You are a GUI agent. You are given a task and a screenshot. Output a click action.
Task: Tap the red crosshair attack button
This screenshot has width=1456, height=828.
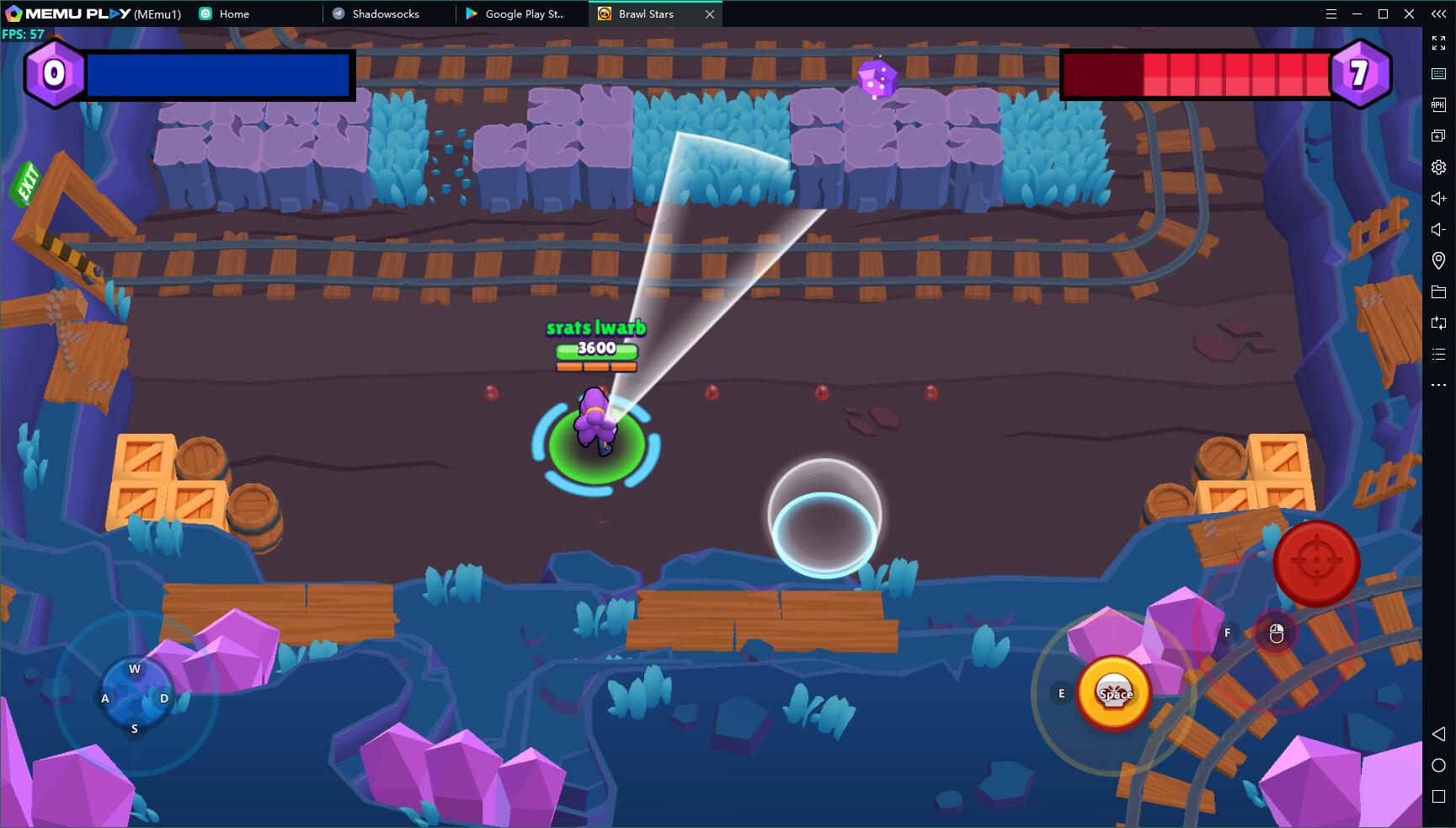pyautogui.click(x=1315, y=563)
